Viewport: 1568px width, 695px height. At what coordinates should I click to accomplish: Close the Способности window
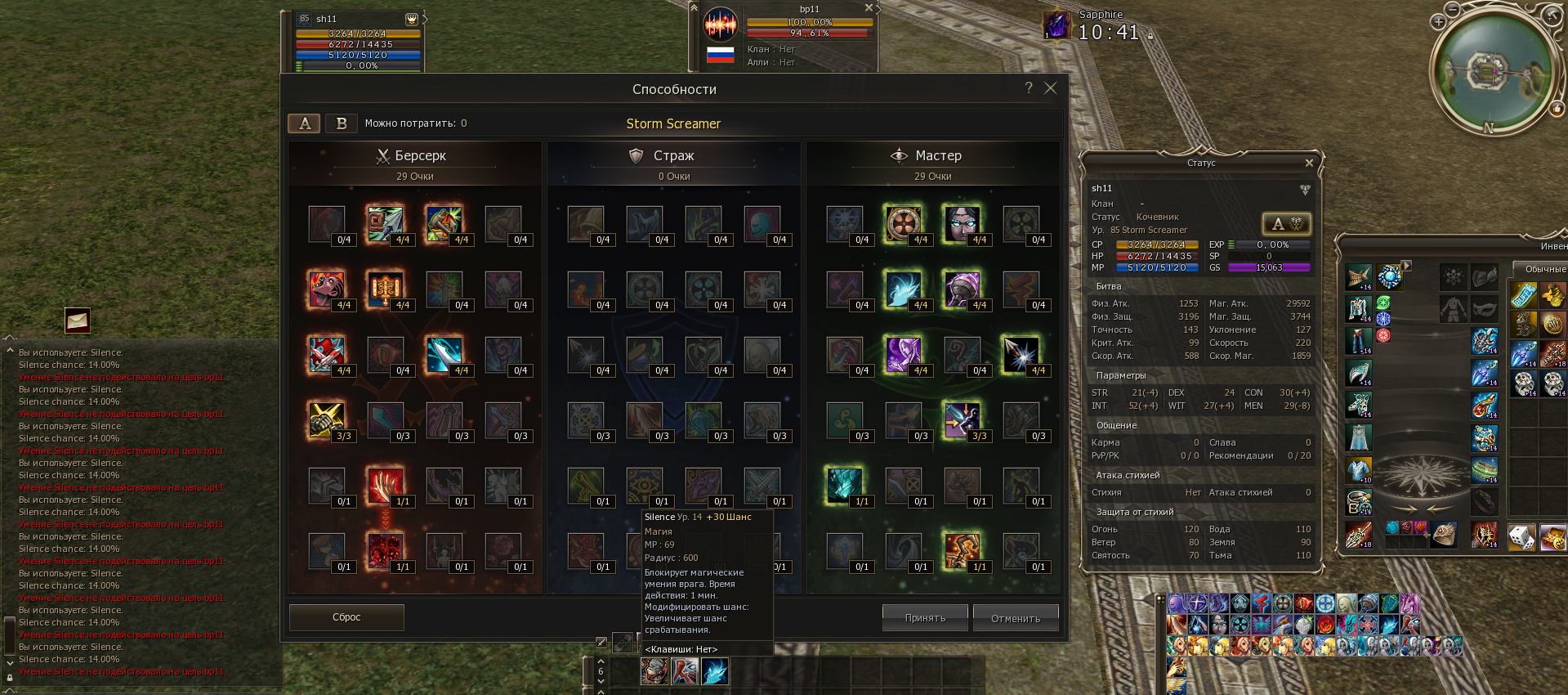(x=1051, y=88)
